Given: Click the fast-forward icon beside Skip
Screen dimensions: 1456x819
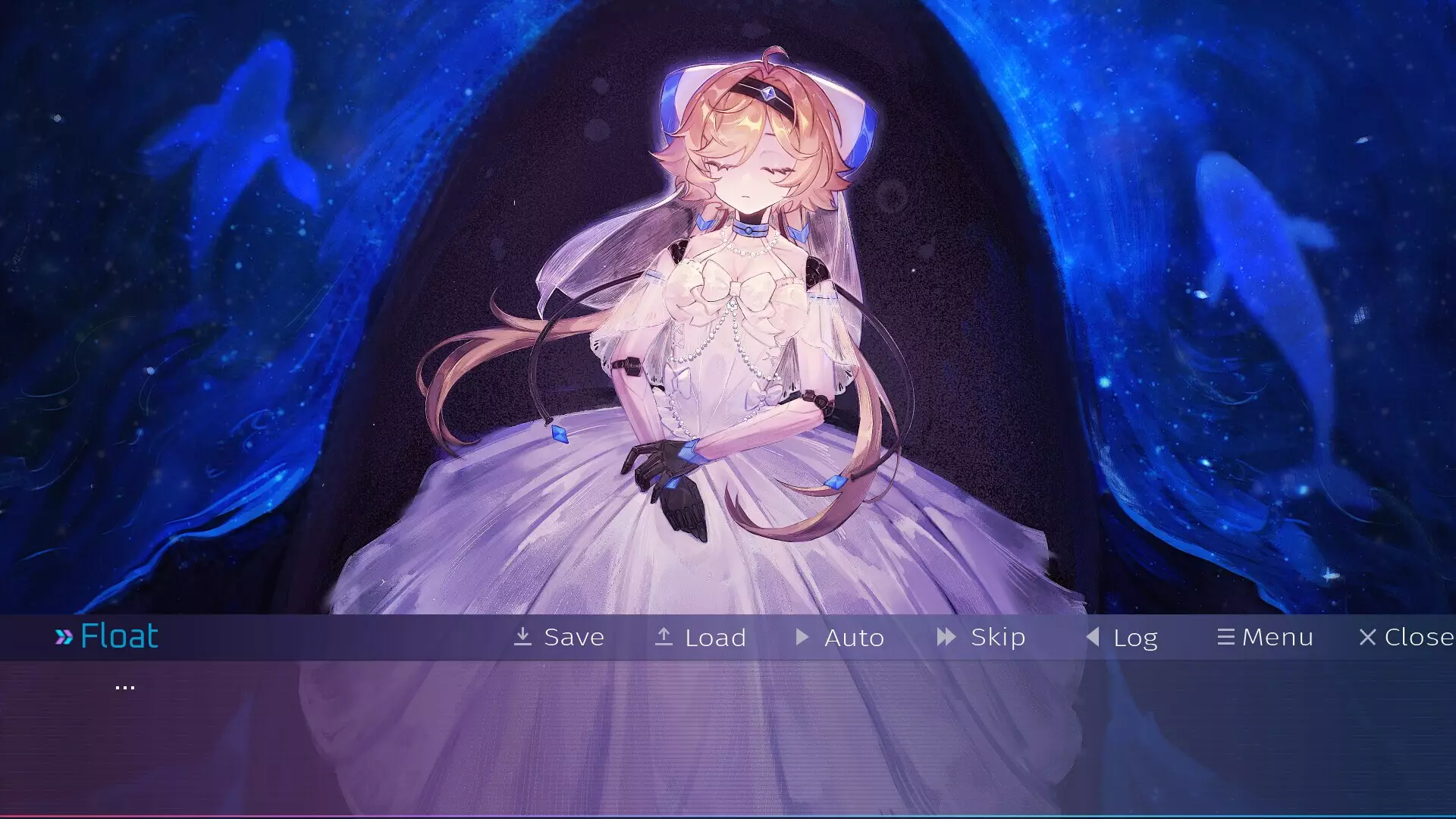Looking at the screenshot, I should point(945,637).
